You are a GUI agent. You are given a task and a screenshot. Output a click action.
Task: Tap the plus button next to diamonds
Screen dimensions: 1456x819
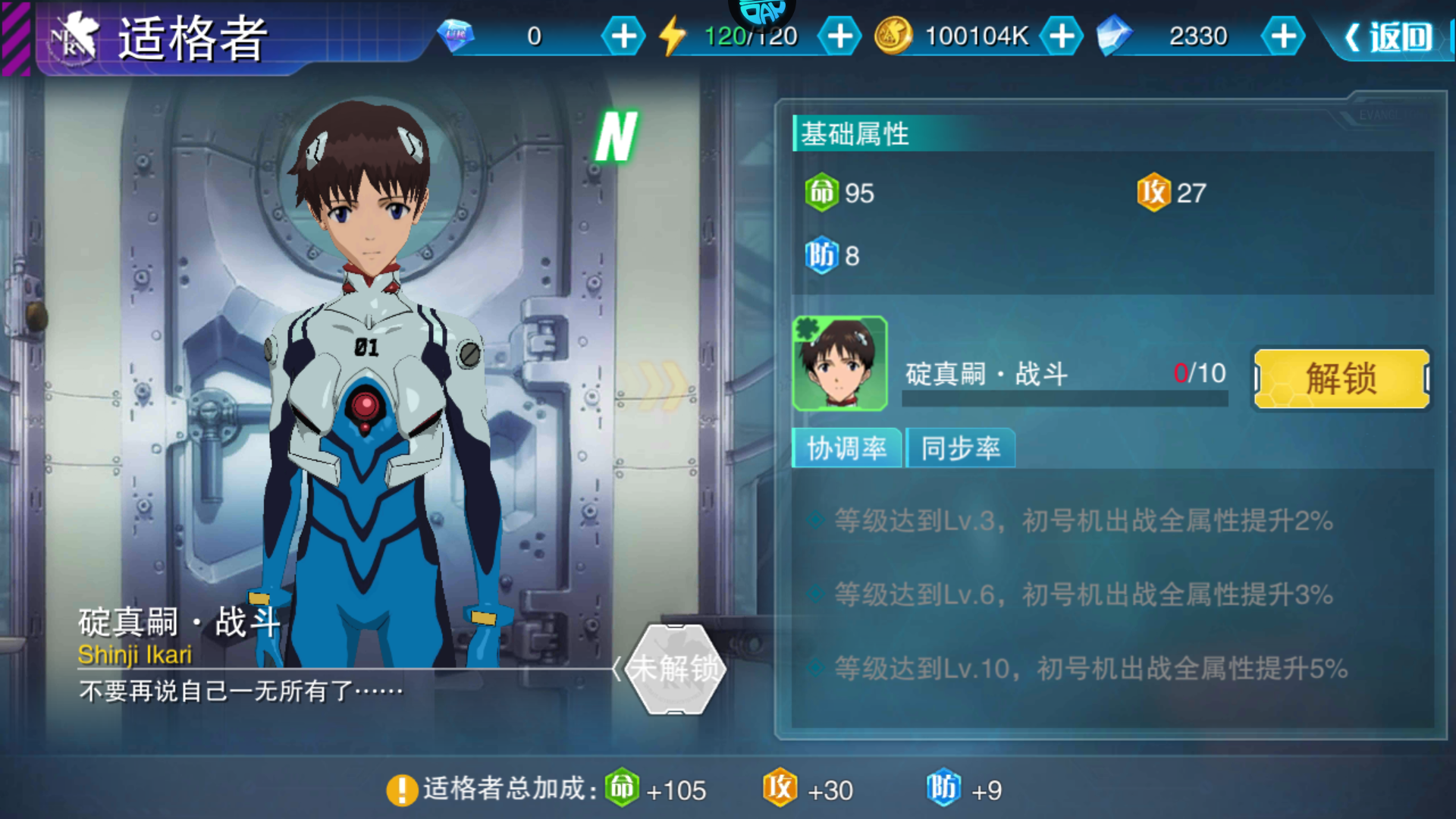tap(623, 35)
